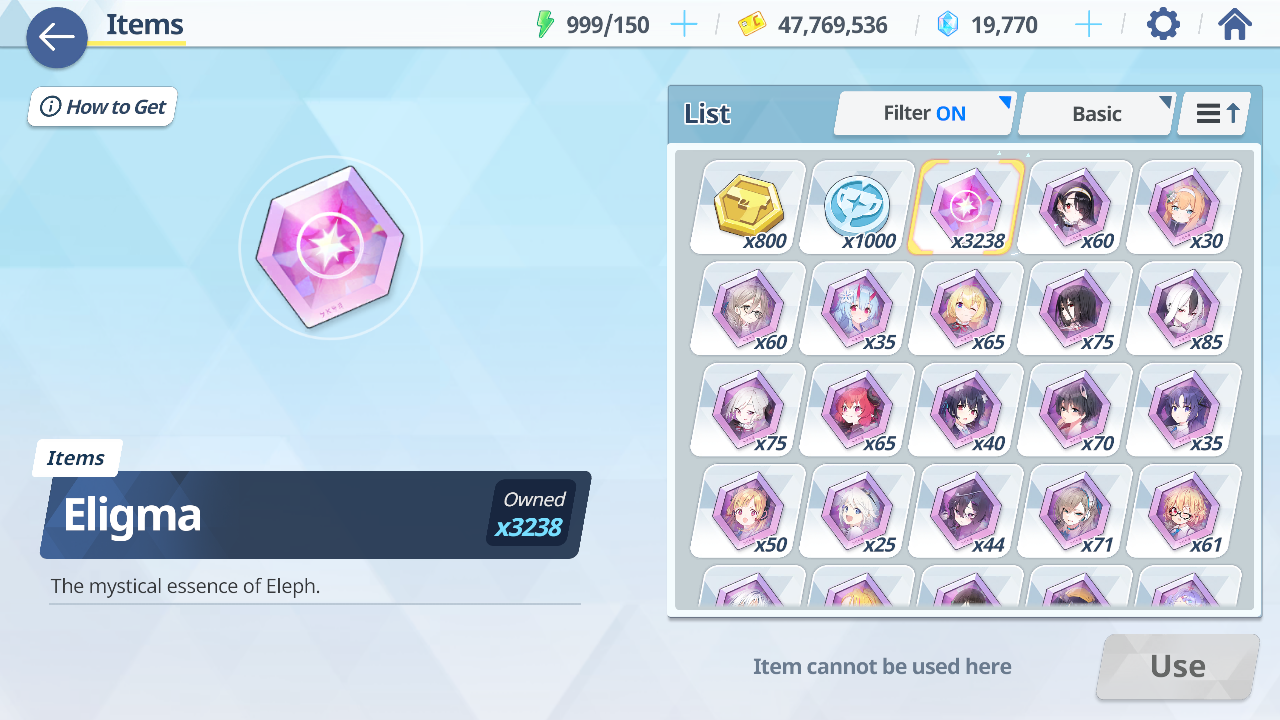The width and height of the screenshot is (1280, 720).
Task: Select the blue coin item x1000
Action: (858, 207)
